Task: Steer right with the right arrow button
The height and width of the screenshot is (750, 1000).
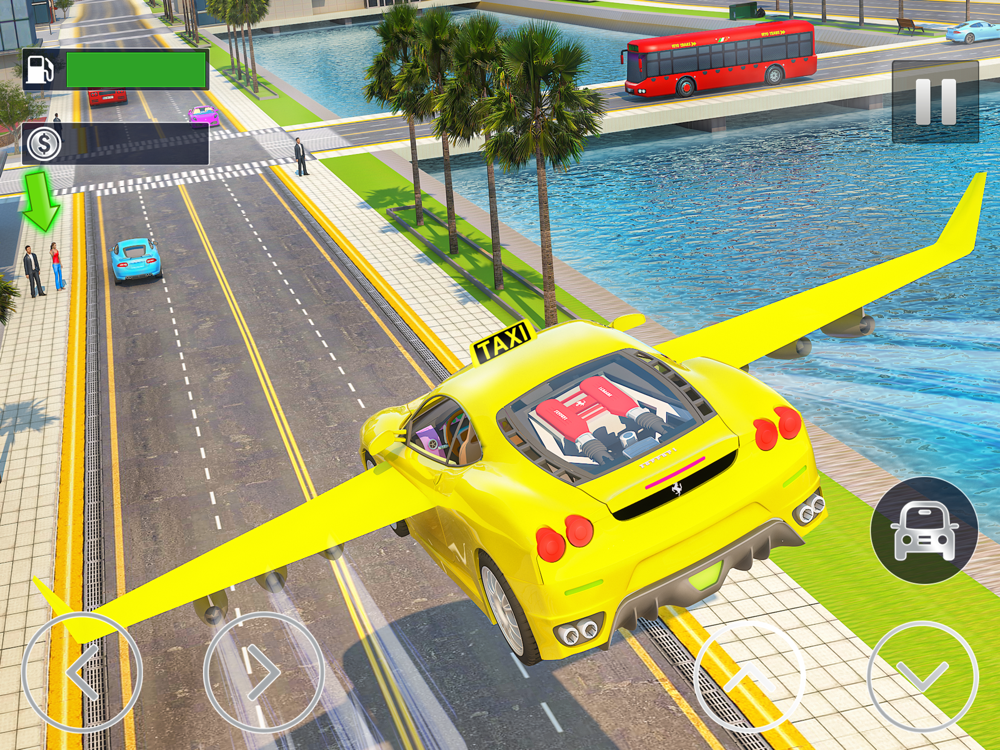Action: 263,672
